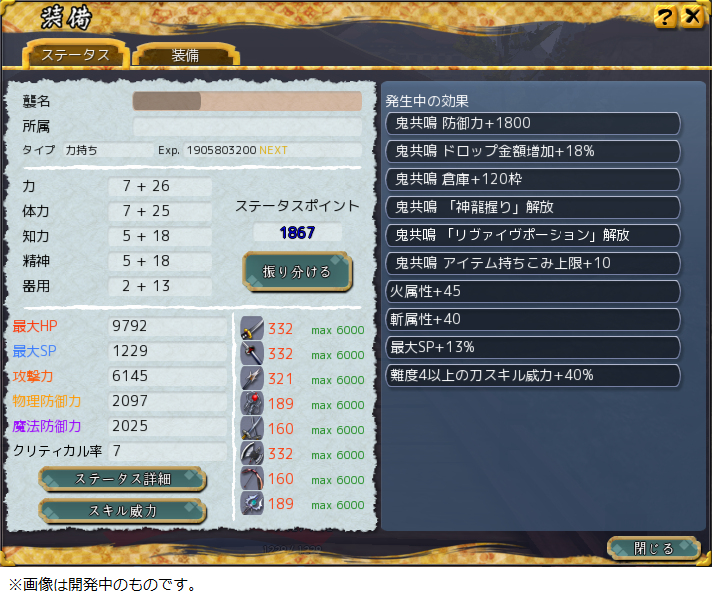712x600 pixels.
Task: Select the 鬼共鳴 防御力+1800 effect row
Action: 533,123
